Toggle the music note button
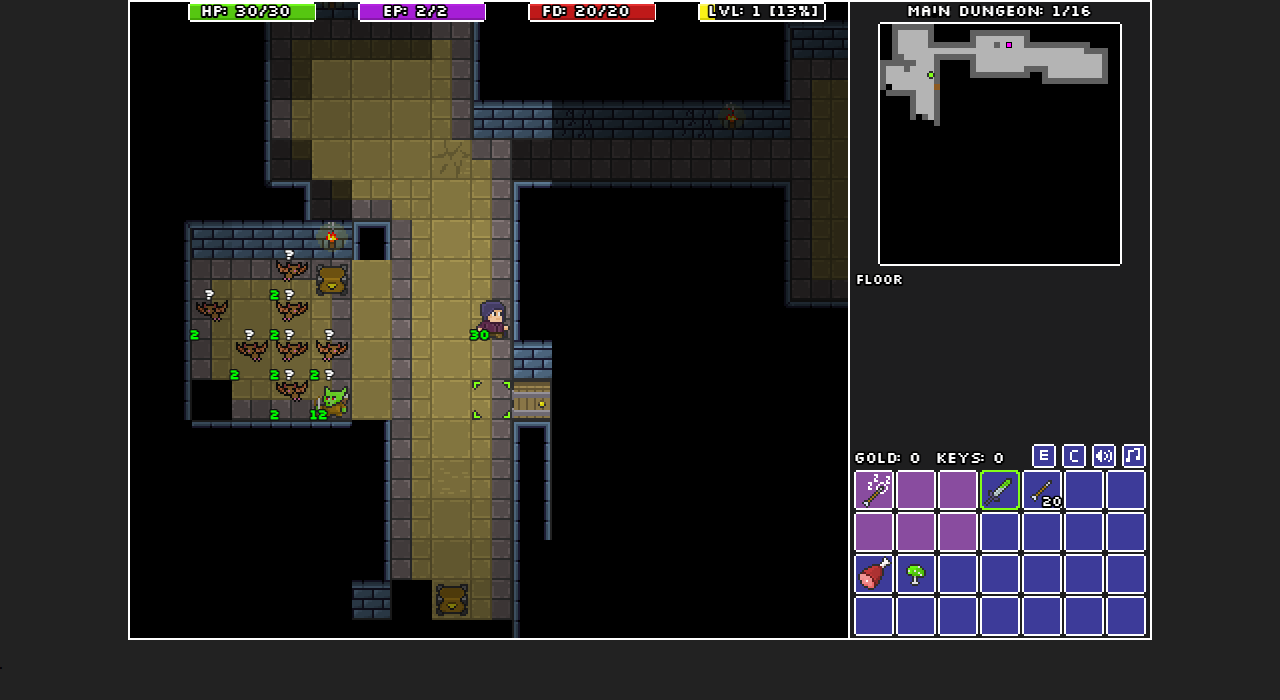Screen dimensions: 1280x700 point(1134,456)
